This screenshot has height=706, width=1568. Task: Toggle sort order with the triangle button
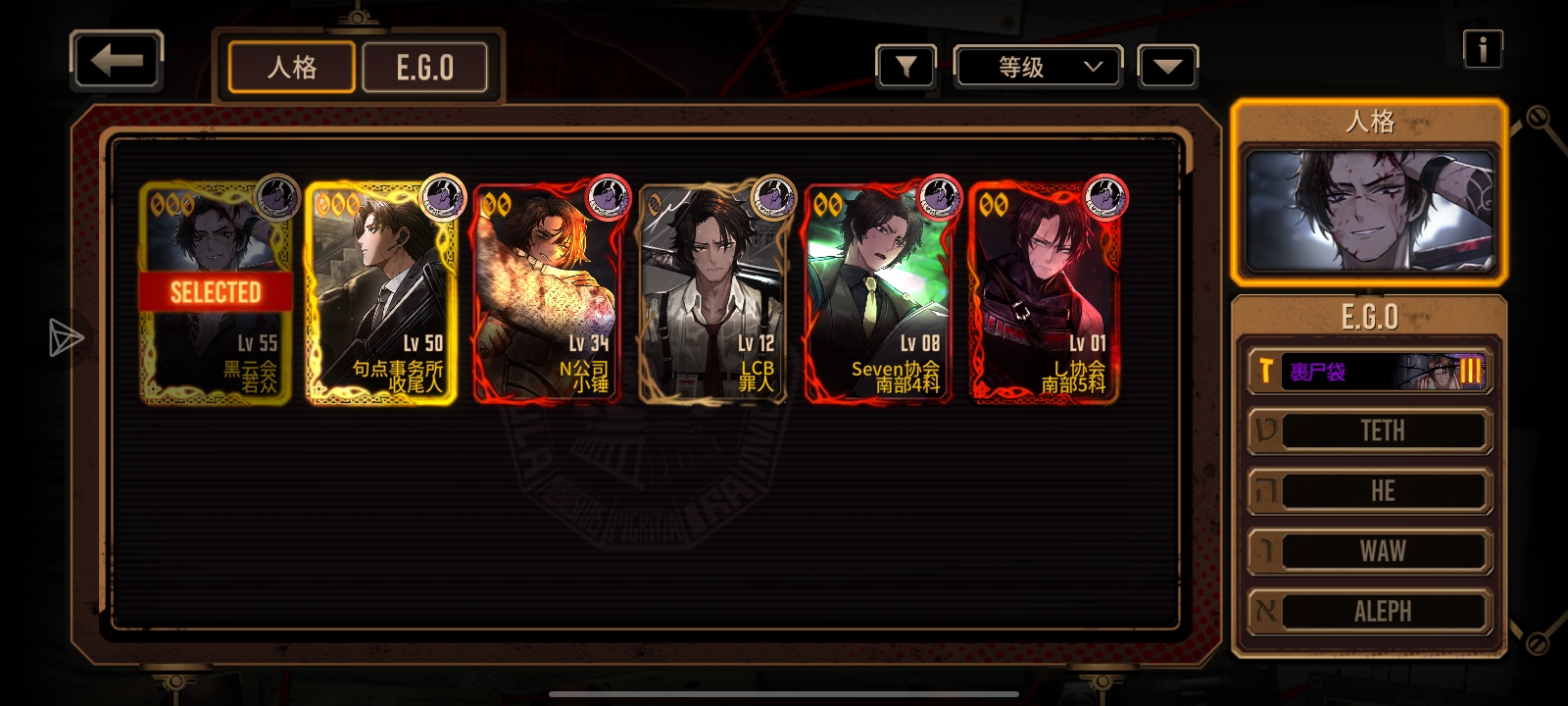(x=1167, y=68)
